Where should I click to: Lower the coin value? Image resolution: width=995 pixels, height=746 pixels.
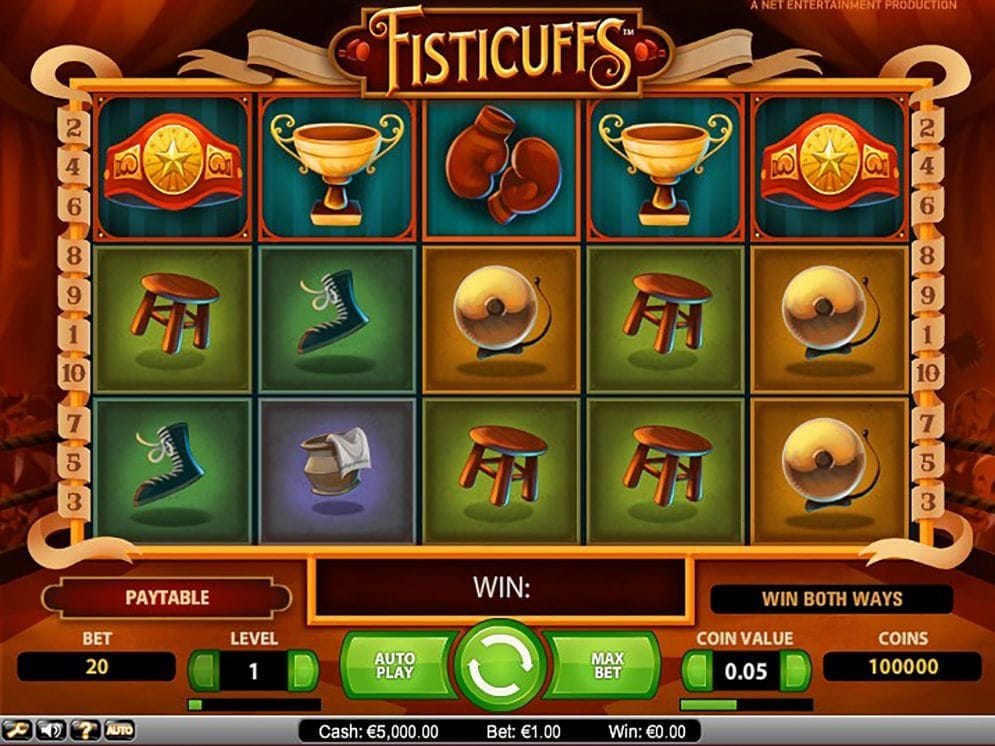pos(697,668)
